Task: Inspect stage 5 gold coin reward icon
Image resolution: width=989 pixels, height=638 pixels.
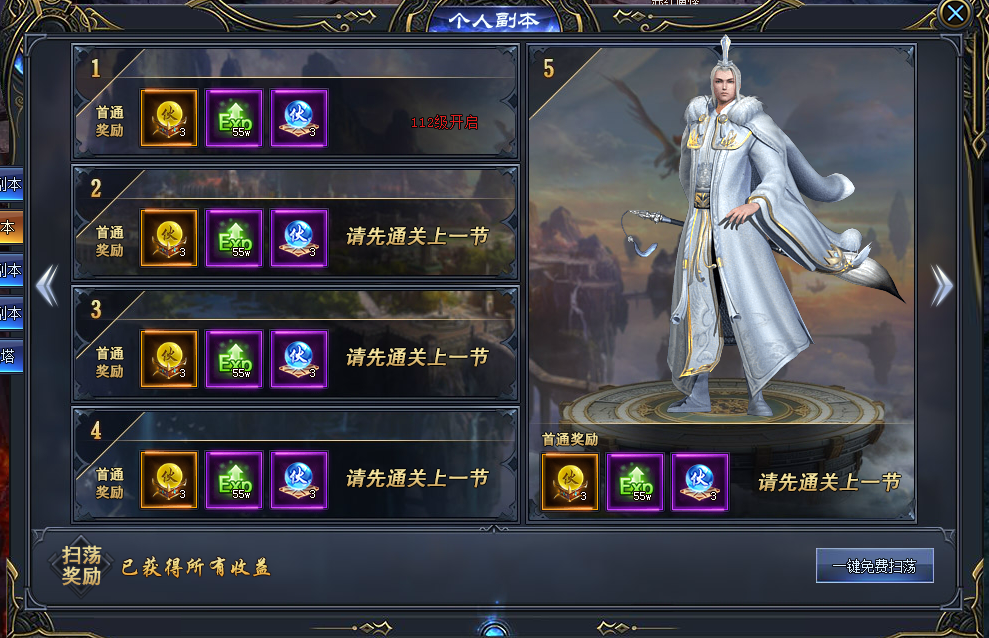Action: (x=570, y=481)
